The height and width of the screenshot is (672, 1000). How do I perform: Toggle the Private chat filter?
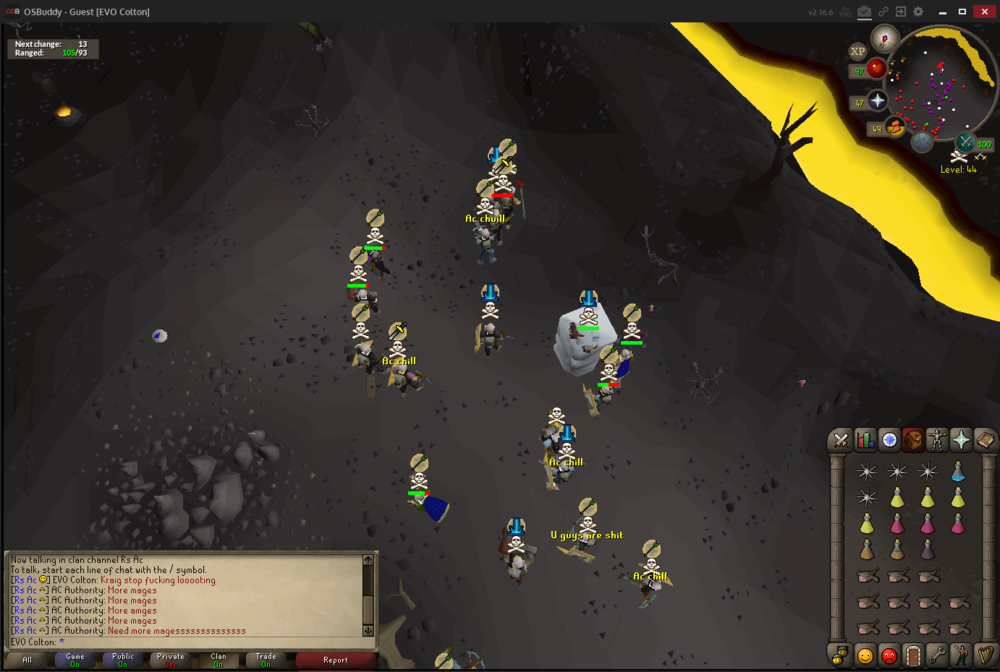(x=170, y=660)
